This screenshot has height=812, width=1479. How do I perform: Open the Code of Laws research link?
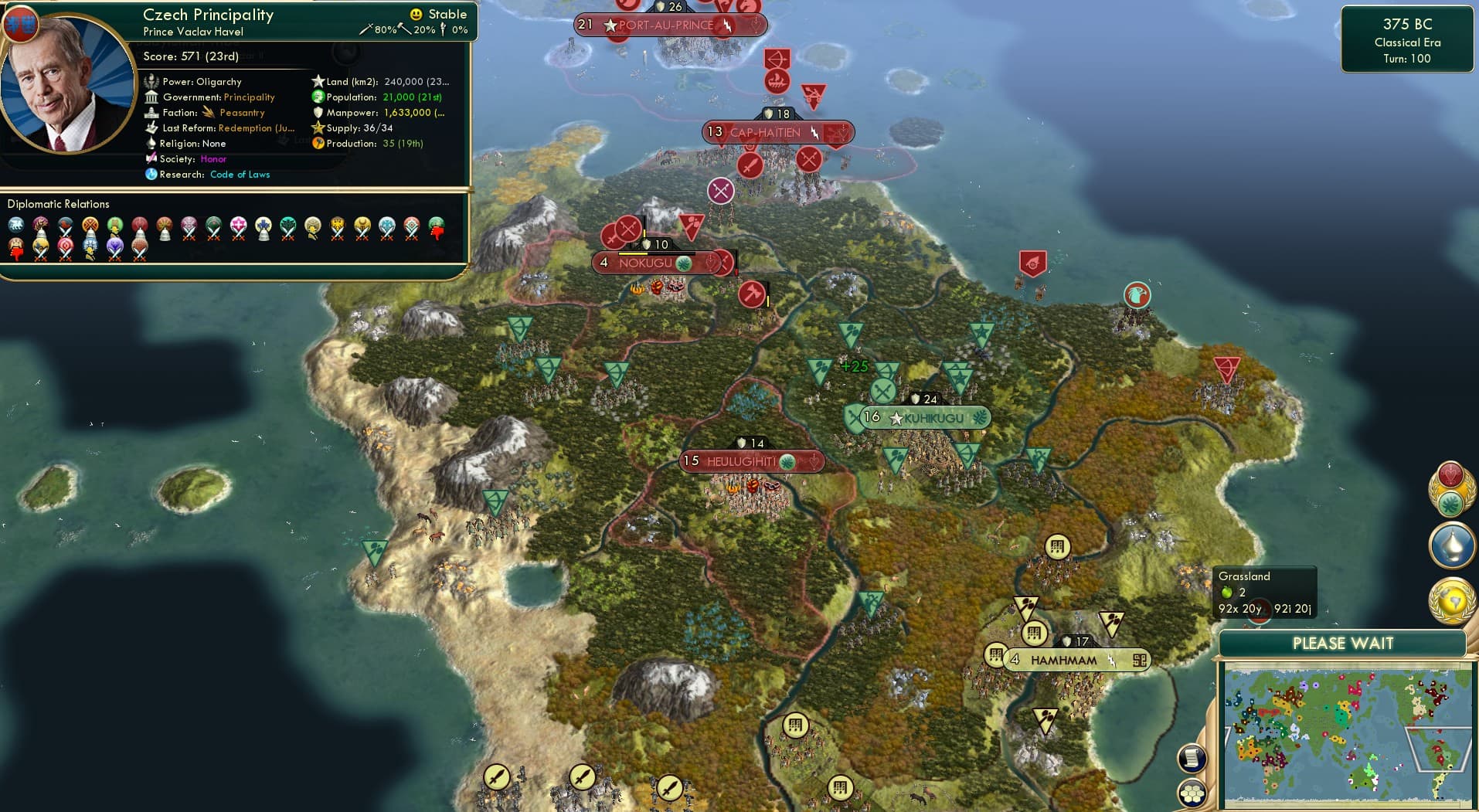240,174
